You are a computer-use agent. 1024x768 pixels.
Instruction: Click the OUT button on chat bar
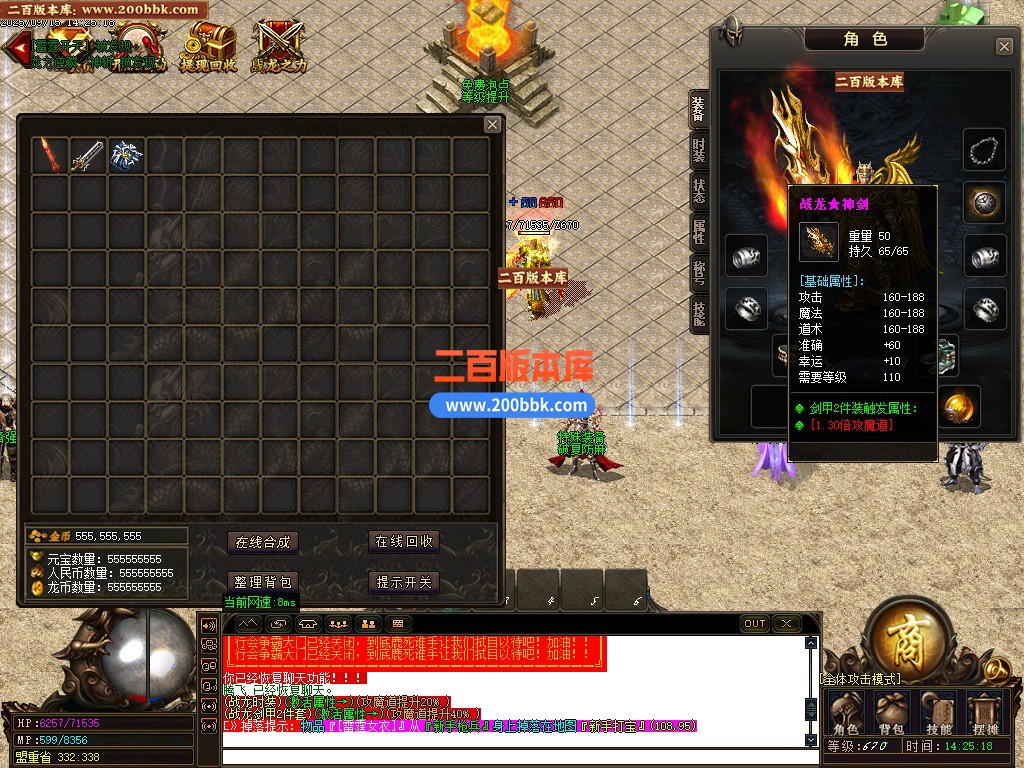(755, 624)
